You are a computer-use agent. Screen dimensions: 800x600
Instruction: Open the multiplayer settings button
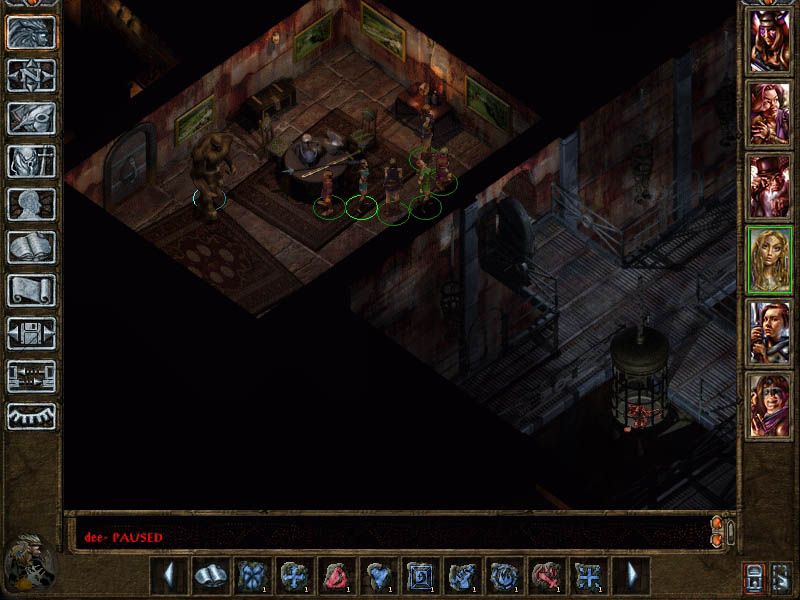coord(31,376)
